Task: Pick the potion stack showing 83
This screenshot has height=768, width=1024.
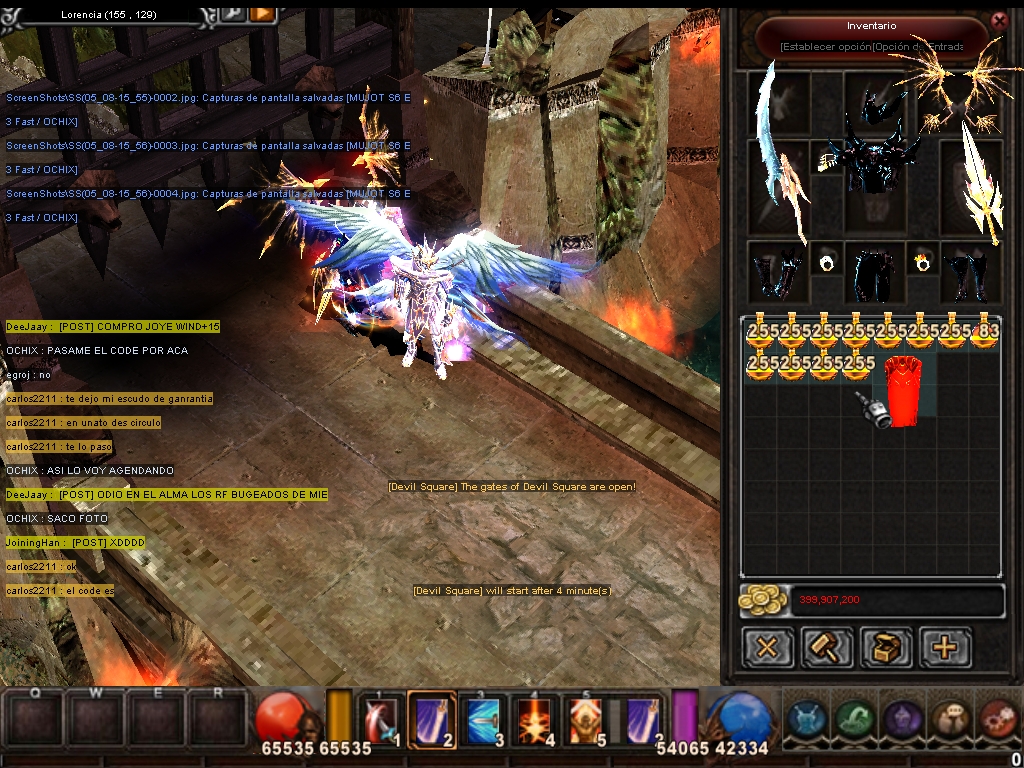Action: 986,333
